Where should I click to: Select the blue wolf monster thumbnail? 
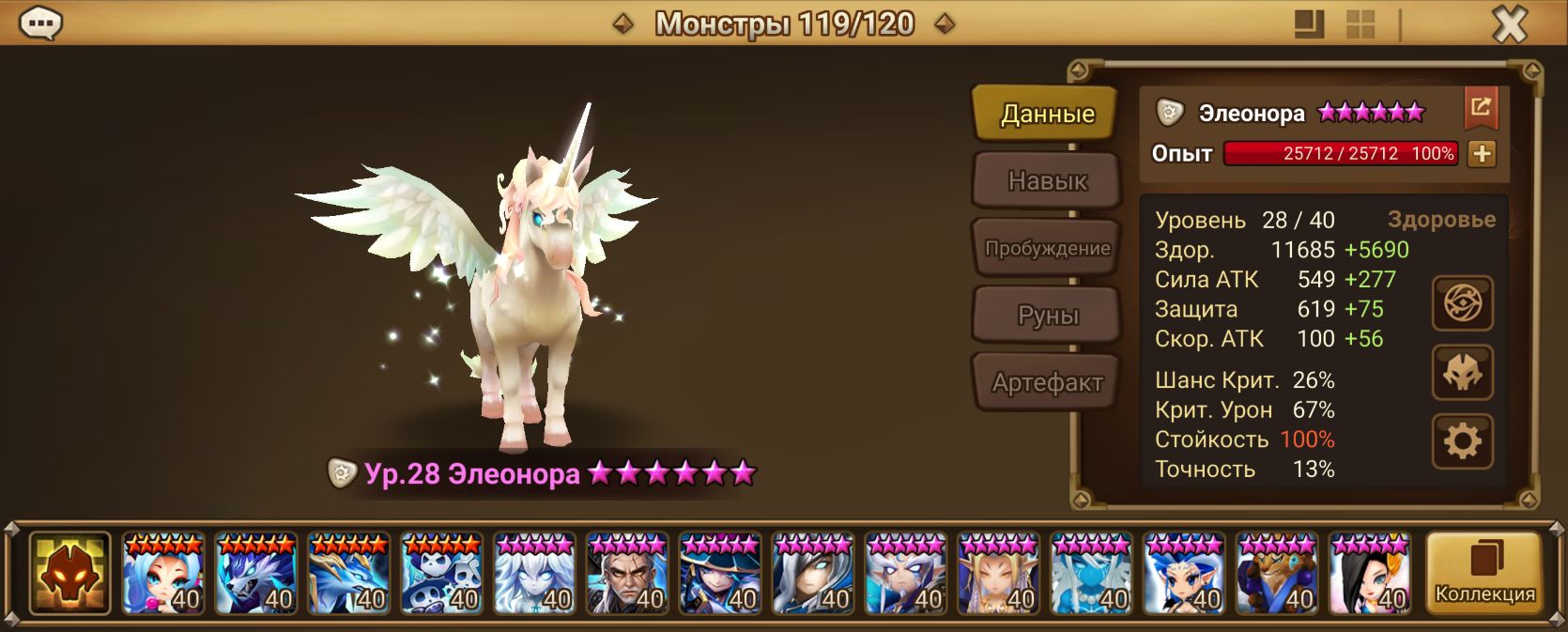(256, 574)
